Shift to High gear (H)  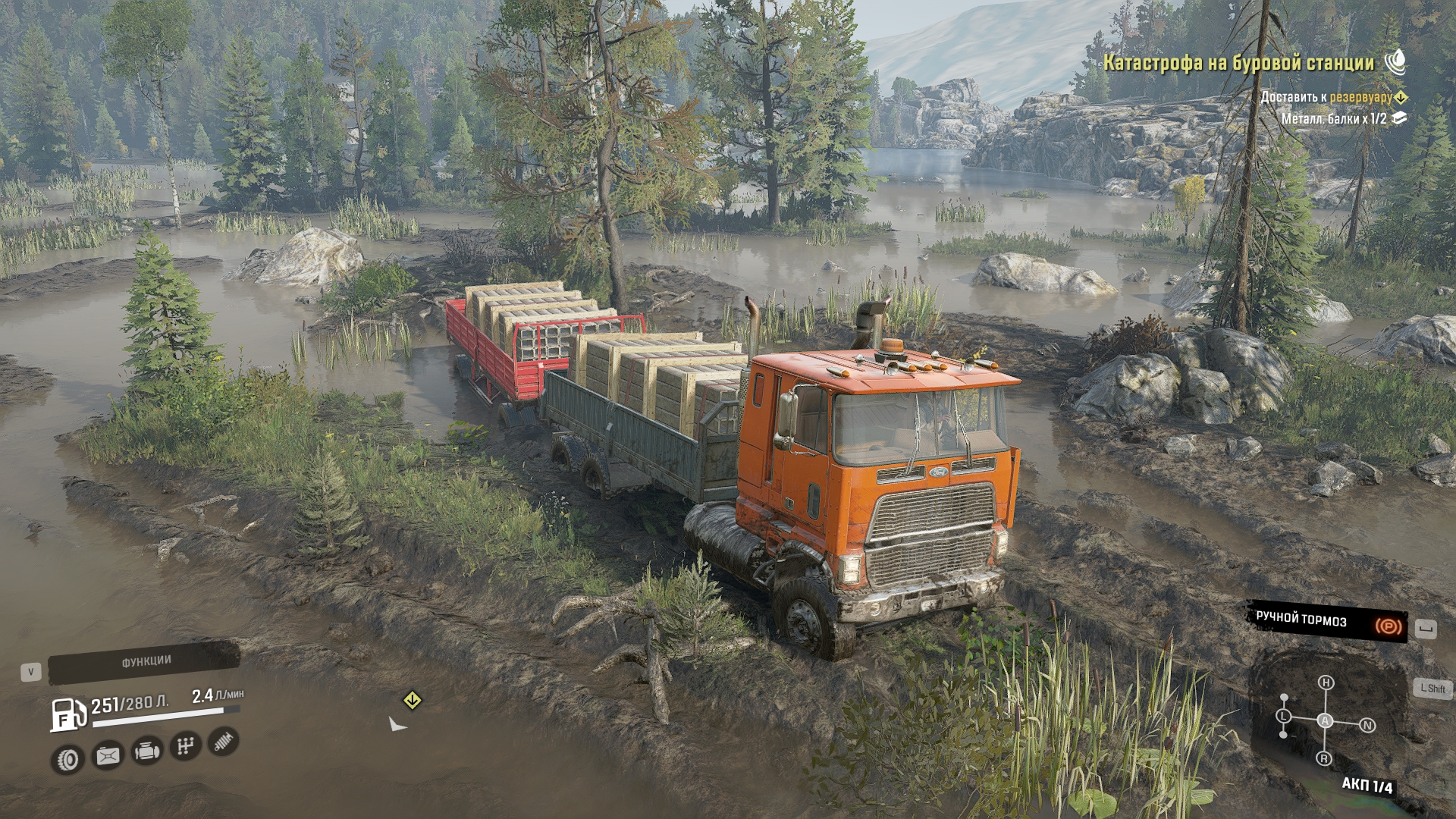[1326, 682]
